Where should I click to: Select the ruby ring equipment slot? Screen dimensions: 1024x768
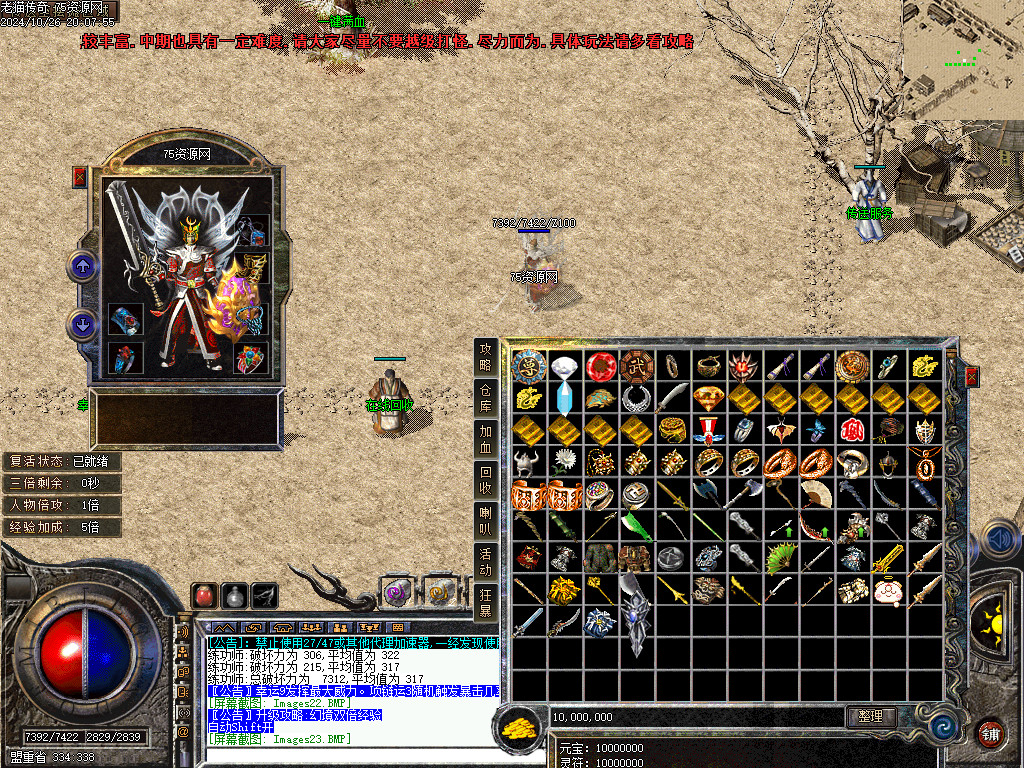125,358
